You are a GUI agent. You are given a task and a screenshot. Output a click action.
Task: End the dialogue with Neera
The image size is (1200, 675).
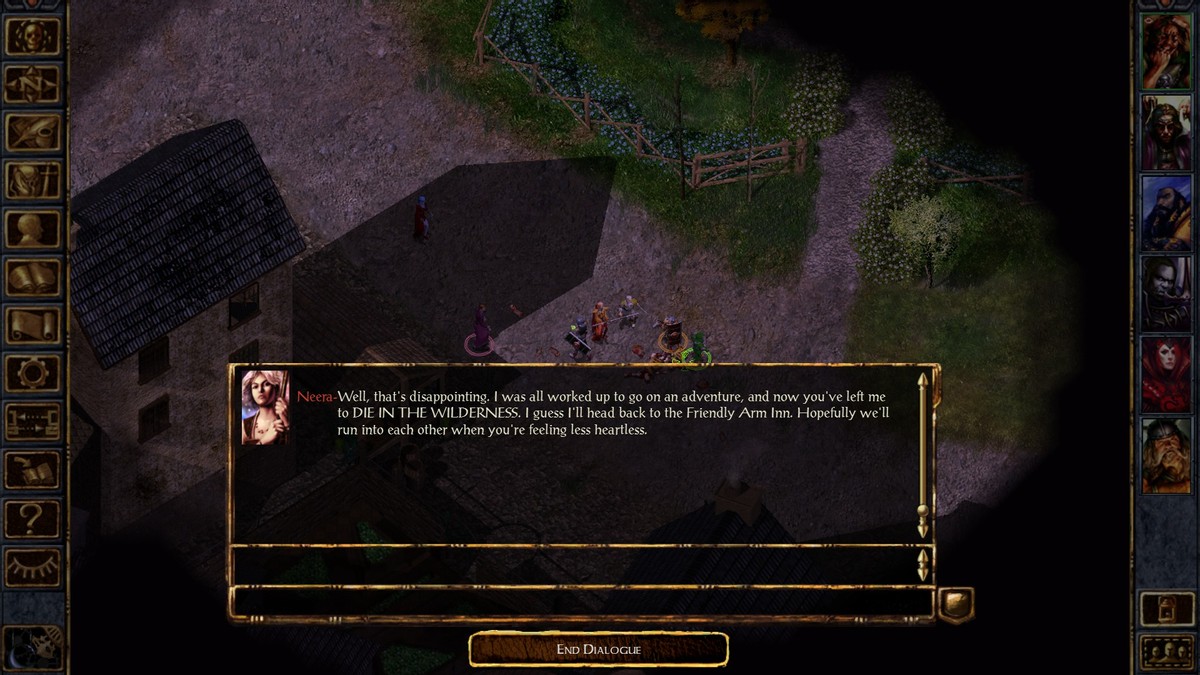(598, 650)
